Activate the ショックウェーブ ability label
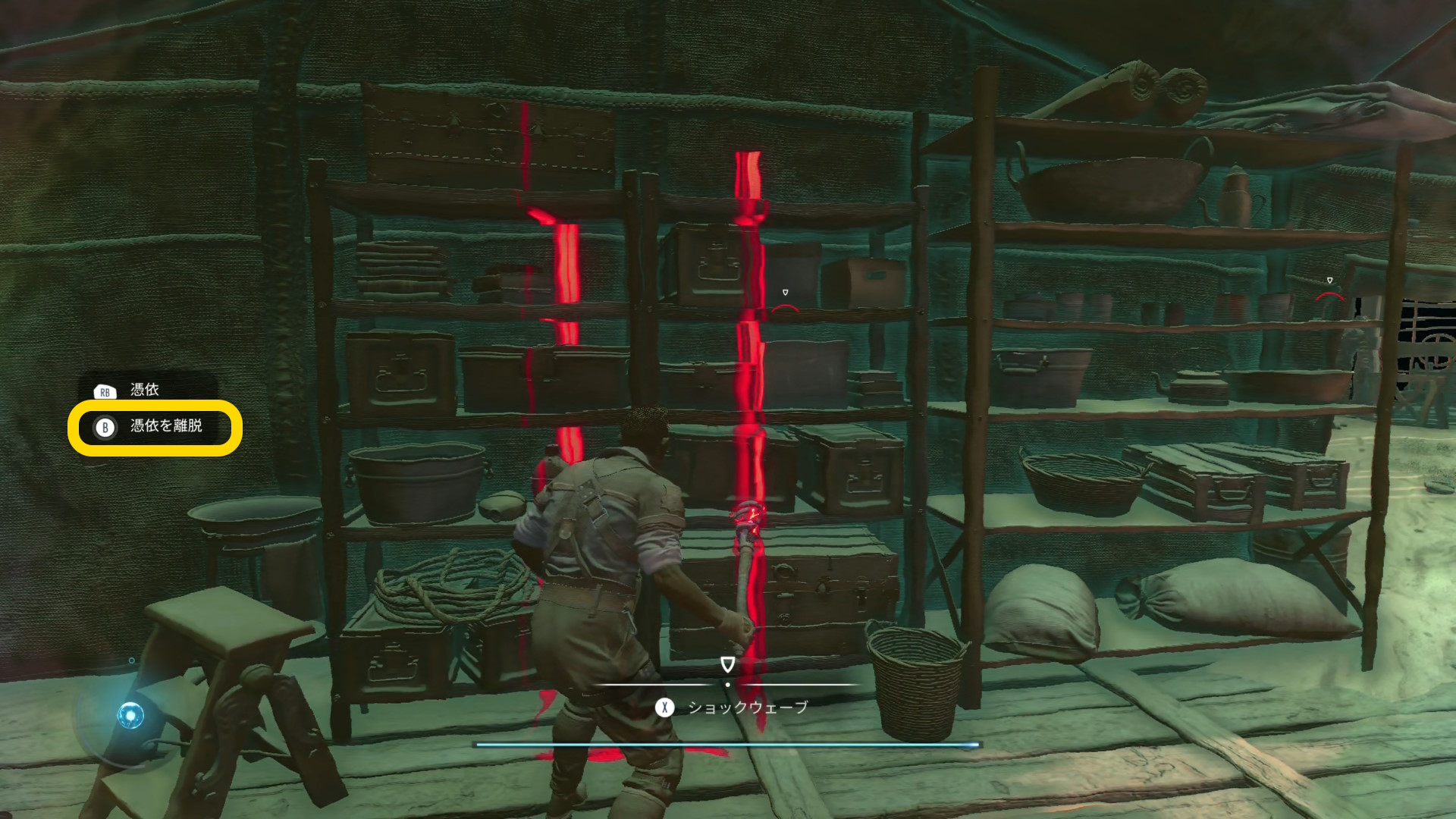 pos(747,708)
